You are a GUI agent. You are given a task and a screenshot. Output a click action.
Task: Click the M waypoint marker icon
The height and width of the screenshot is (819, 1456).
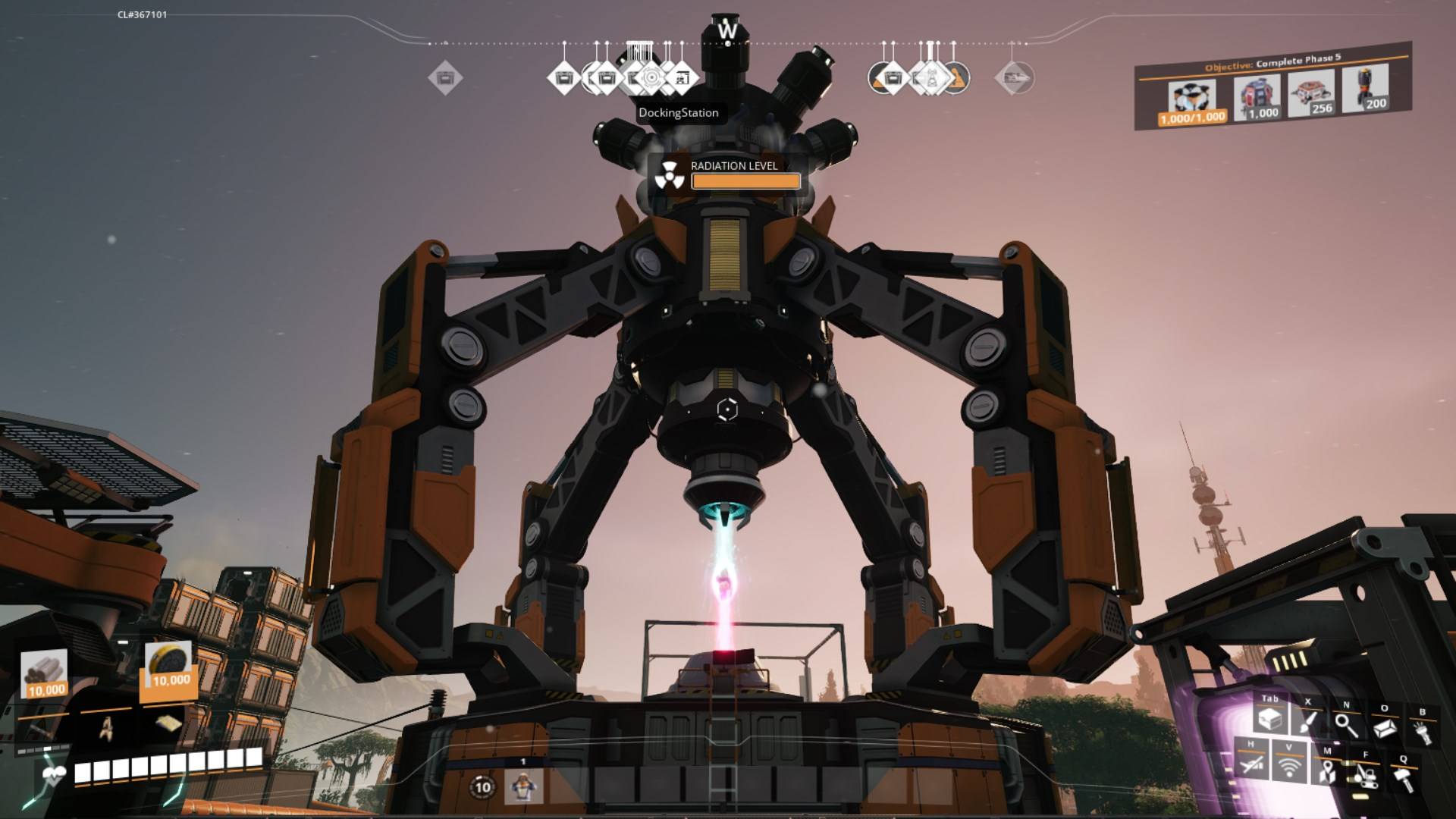coord(1328,771)
